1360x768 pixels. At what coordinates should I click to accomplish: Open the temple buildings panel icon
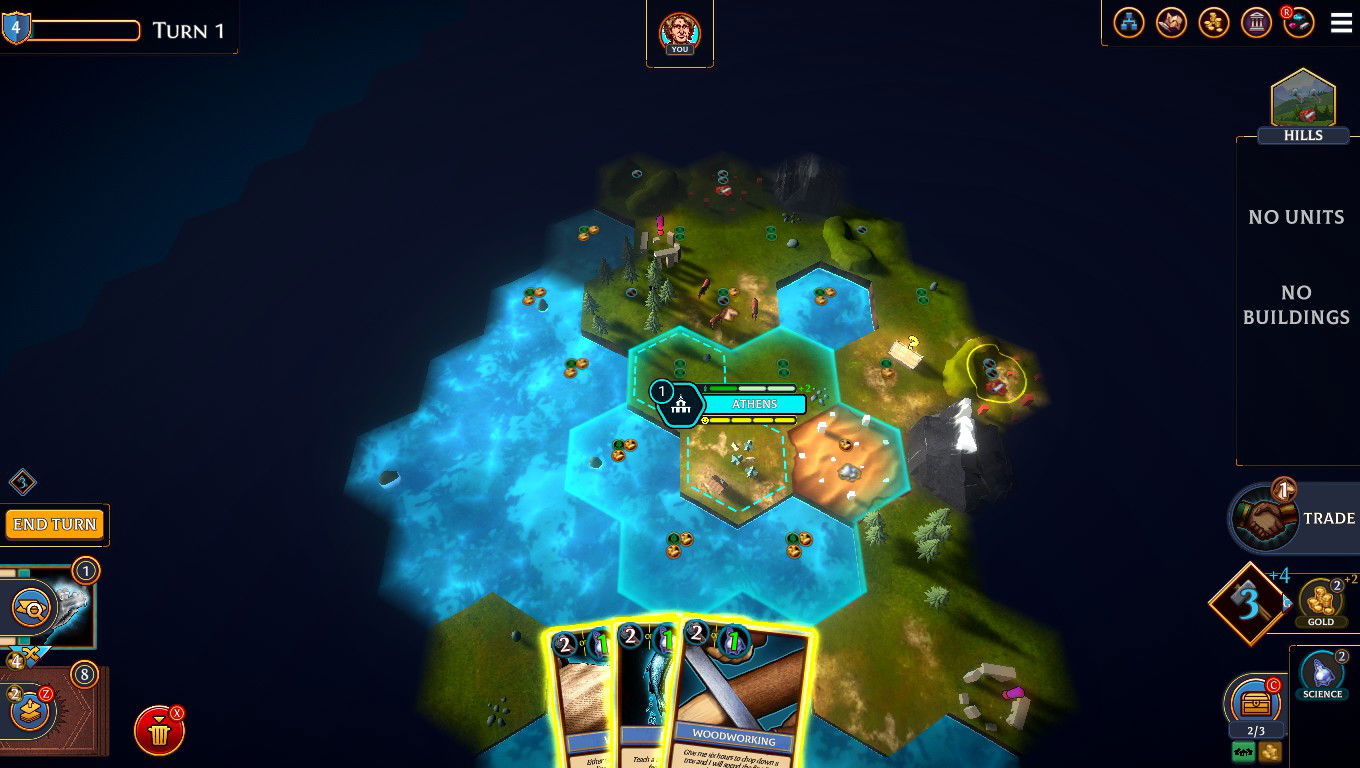click(1257, 22)
